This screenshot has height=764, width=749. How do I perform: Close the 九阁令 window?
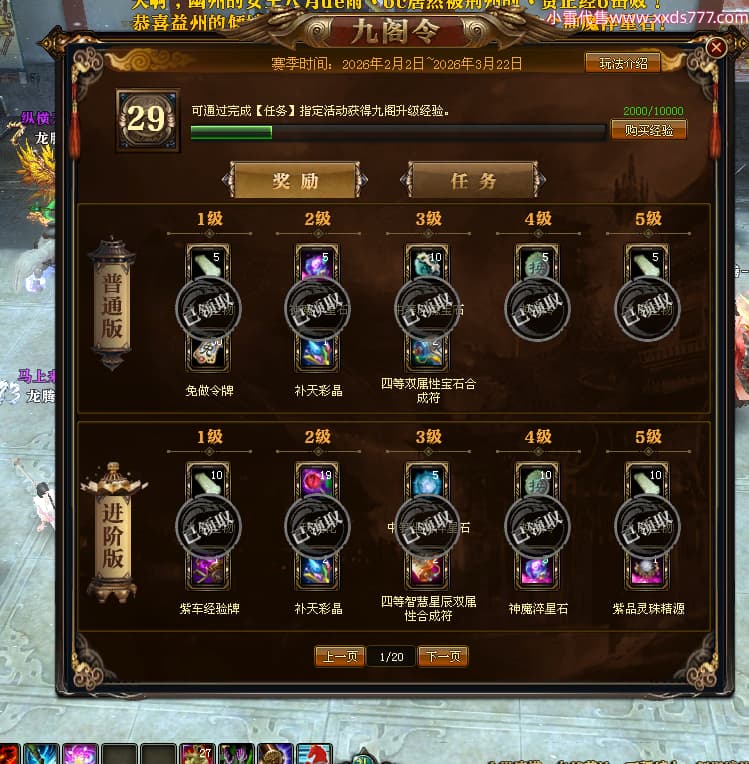coord(716,48)
